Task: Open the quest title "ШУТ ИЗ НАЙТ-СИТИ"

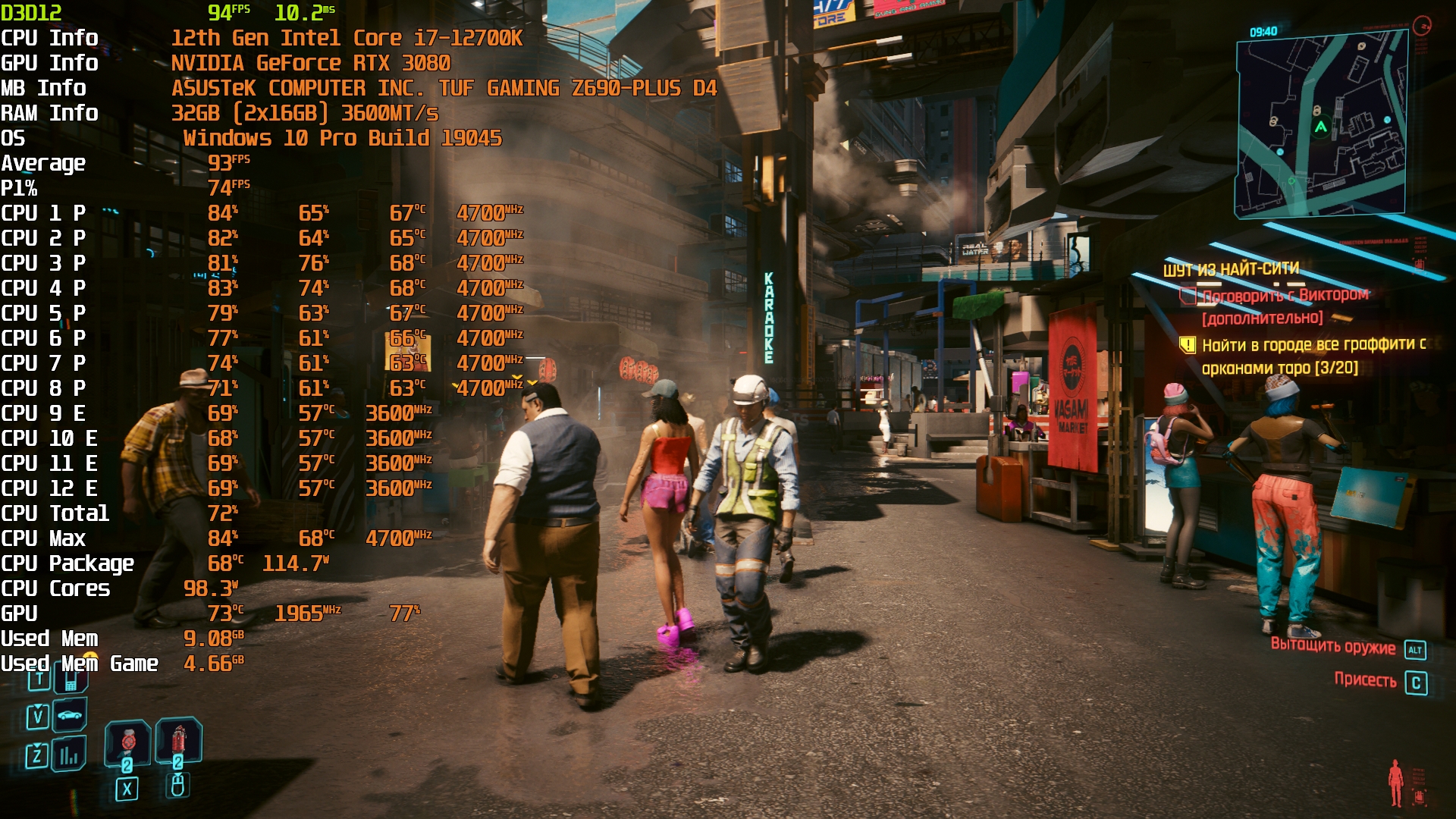Action: tap(1231, 269)
